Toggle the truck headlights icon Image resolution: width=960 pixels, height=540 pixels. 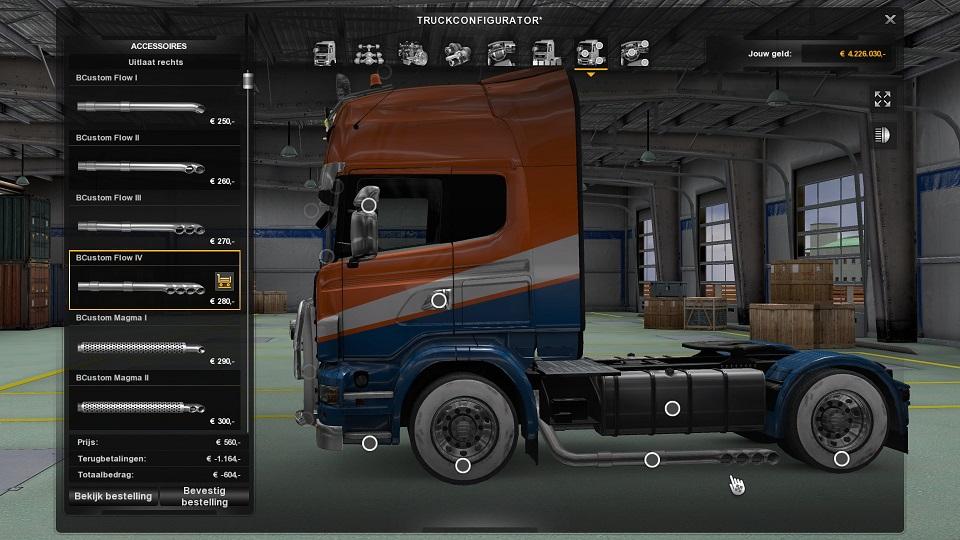click(x=882, y=134)
